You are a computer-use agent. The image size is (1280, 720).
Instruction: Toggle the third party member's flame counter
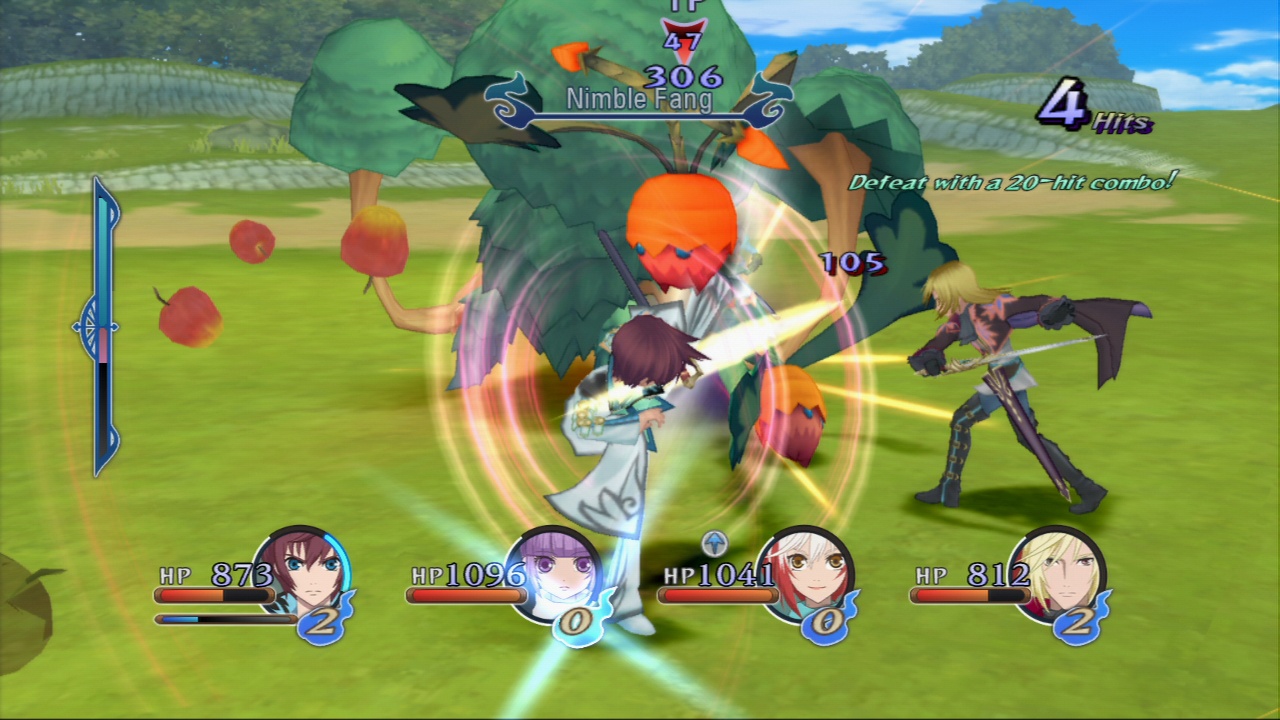[826, 622]
